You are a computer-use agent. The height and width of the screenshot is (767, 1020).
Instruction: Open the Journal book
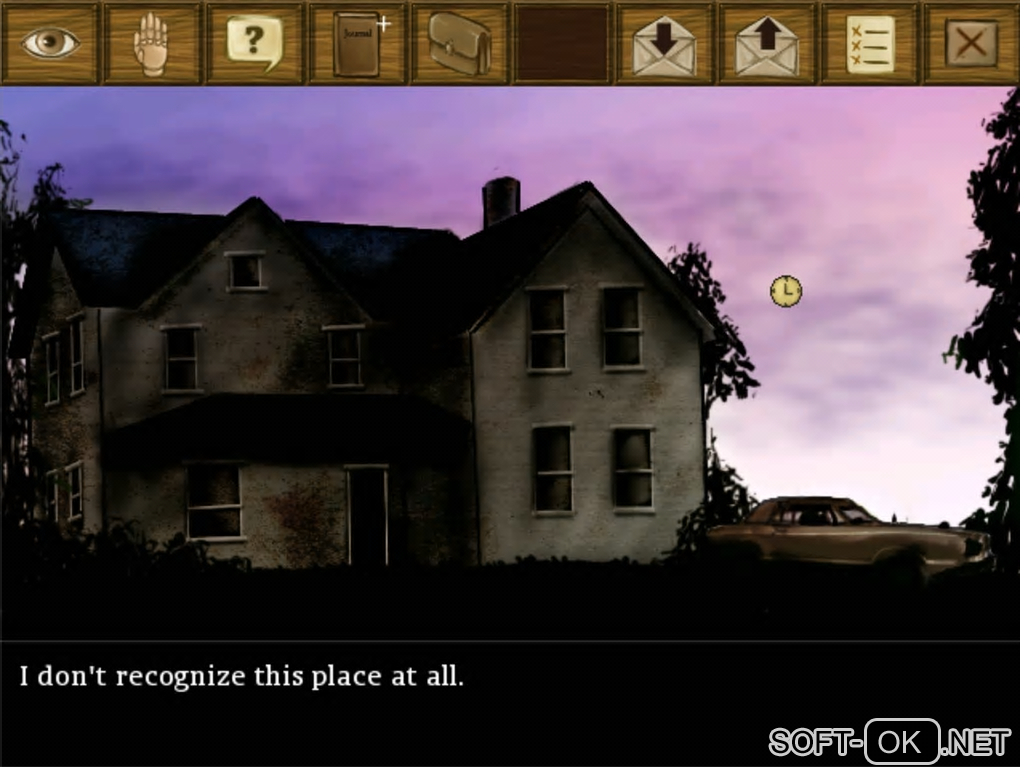(x=357, y=43)
